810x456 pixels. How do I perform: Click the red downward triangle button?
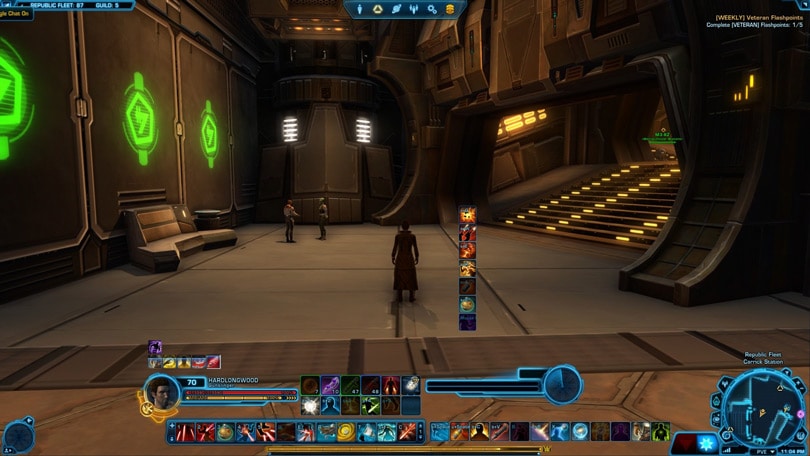click(684, 441)
